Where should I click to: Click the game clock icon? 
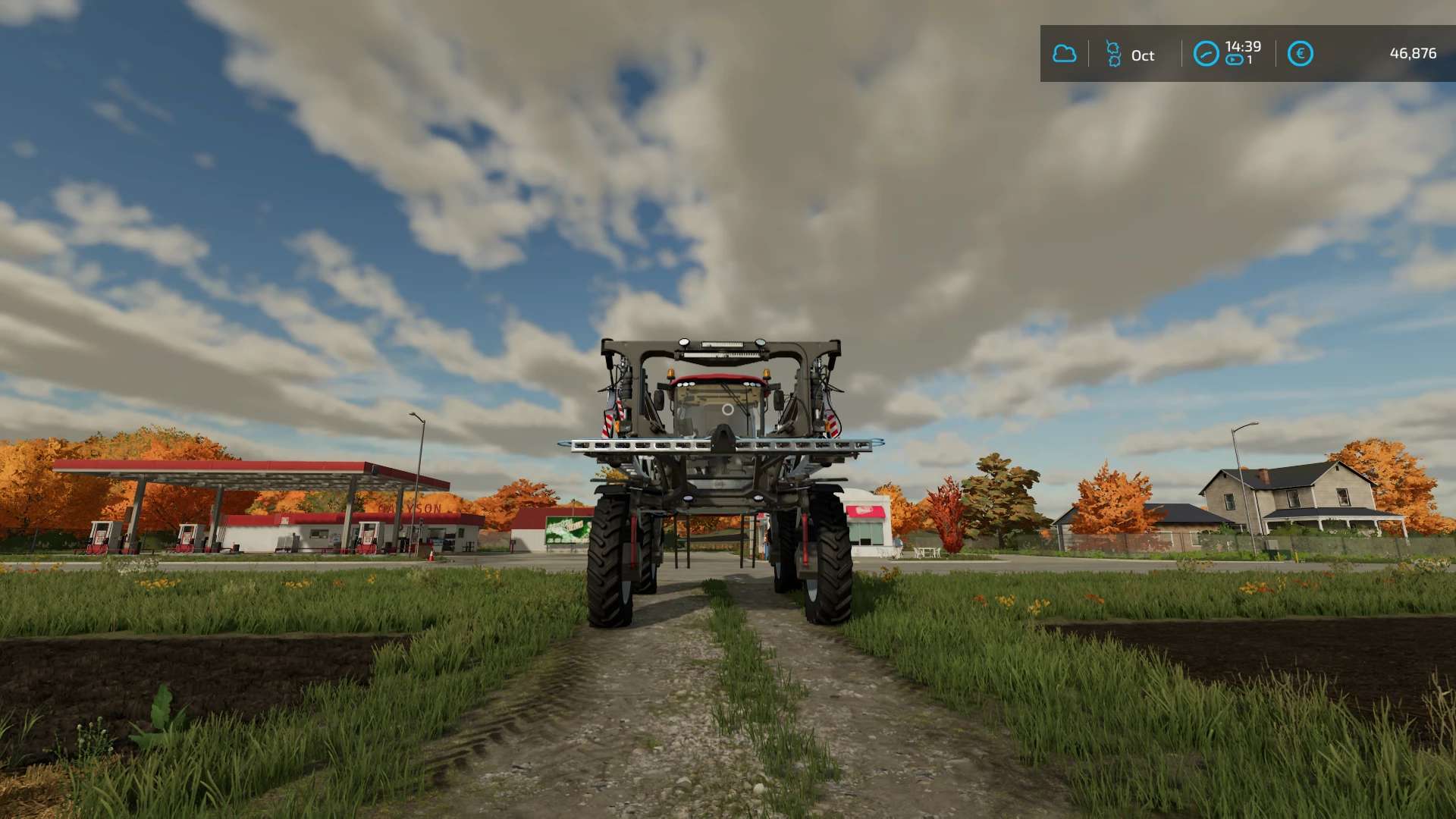tap(1206, 54)
